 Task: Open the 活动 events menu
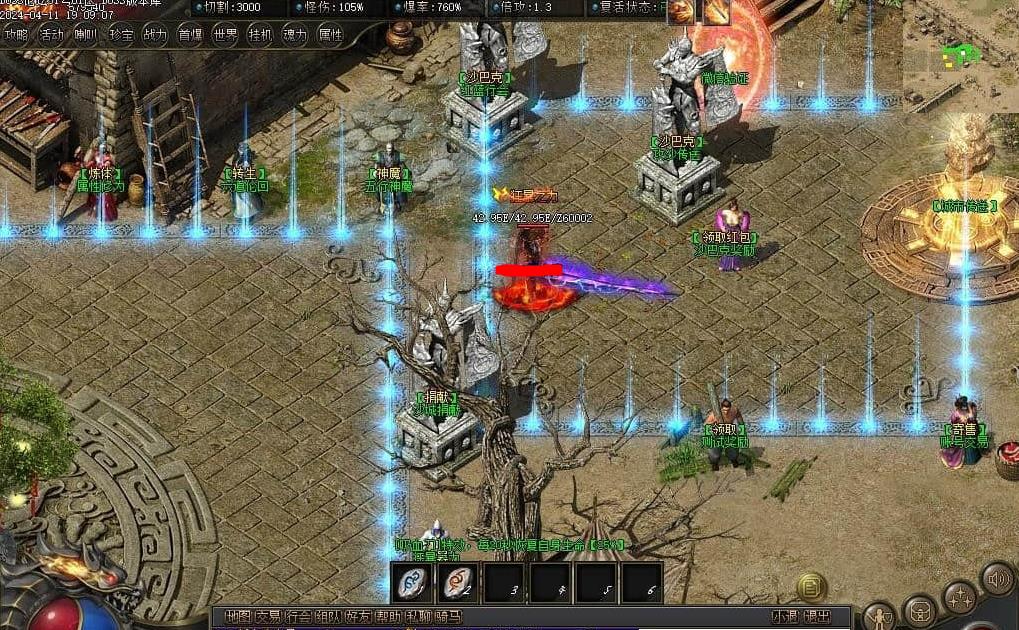point(51,35)
